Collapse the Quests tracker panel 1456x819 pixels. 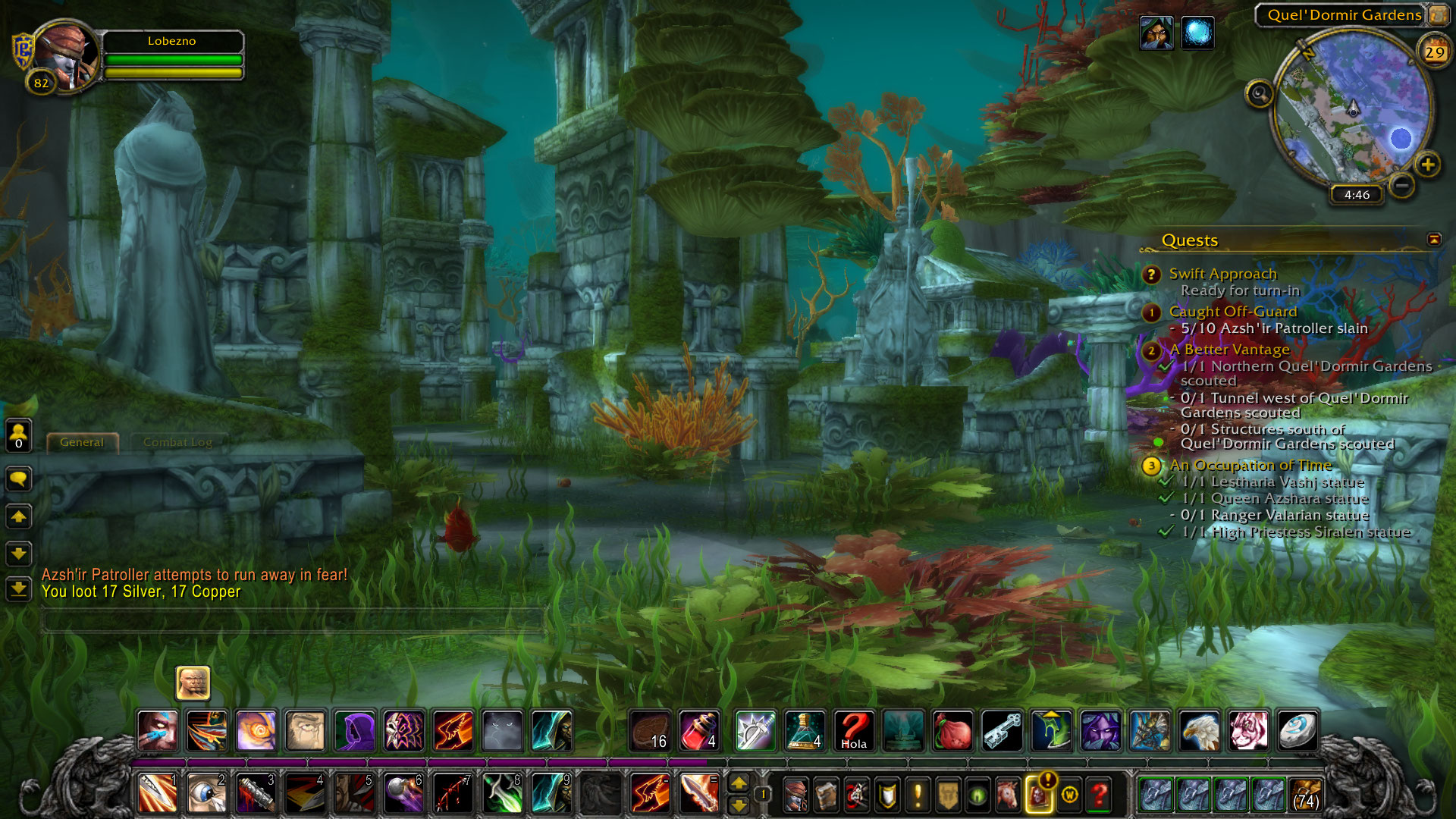(1433, 240)
